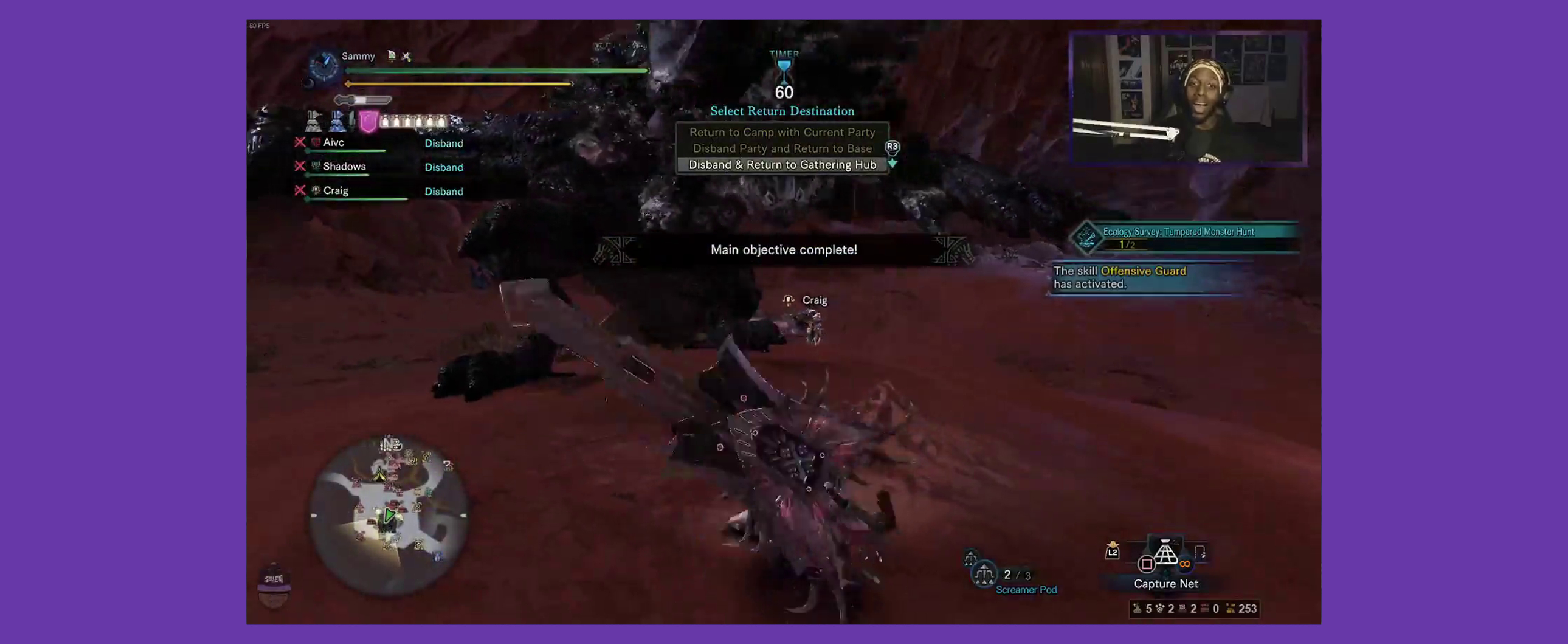This screenshot has width=1568, height=644.
Task: Select Return to Camp with Current Party
Action: pyautogui.click(x=782, y=132)
